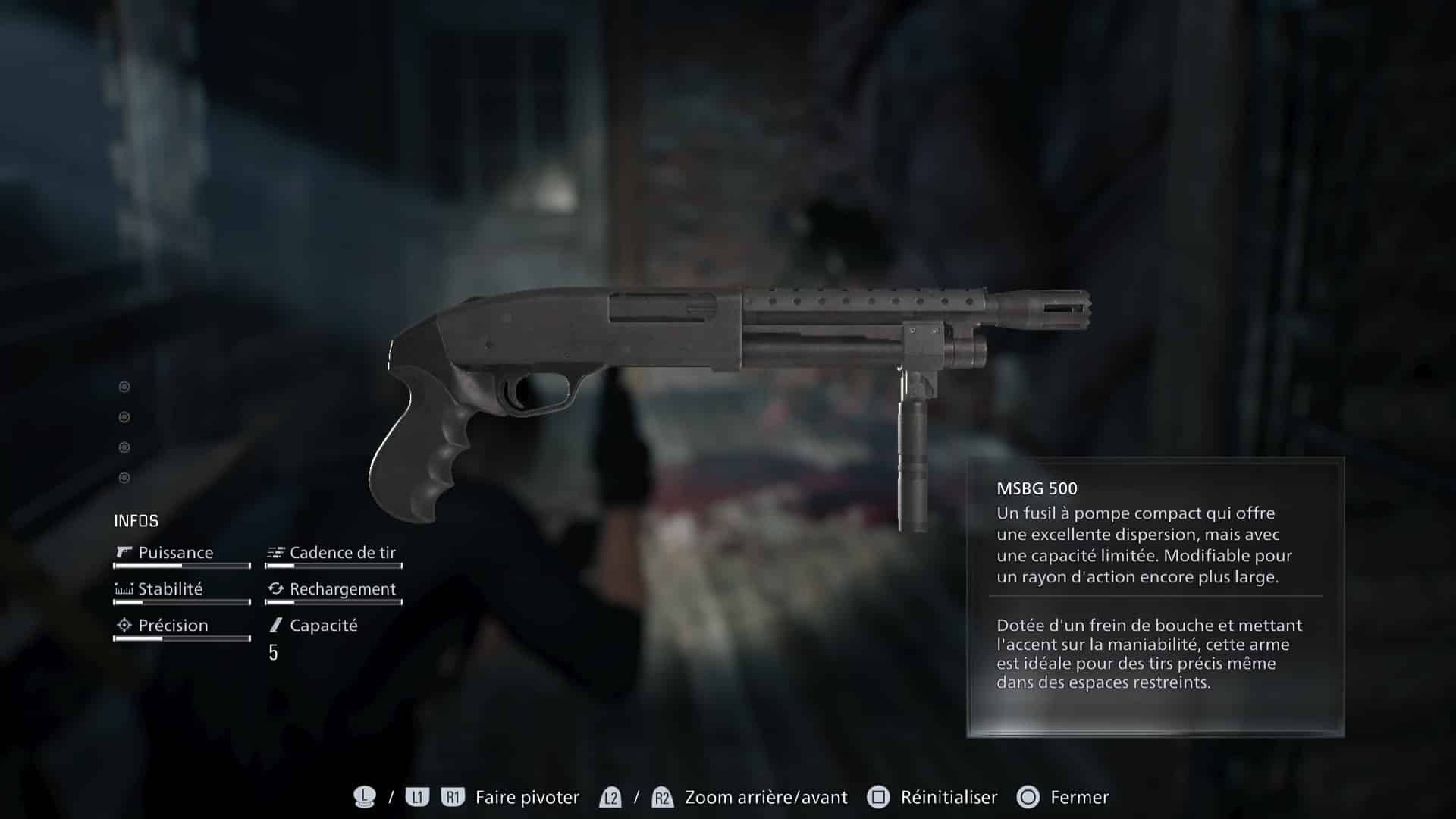Click the Puissance progress bar
Viewport: 1456px width, 819px height.
[181, 566]
